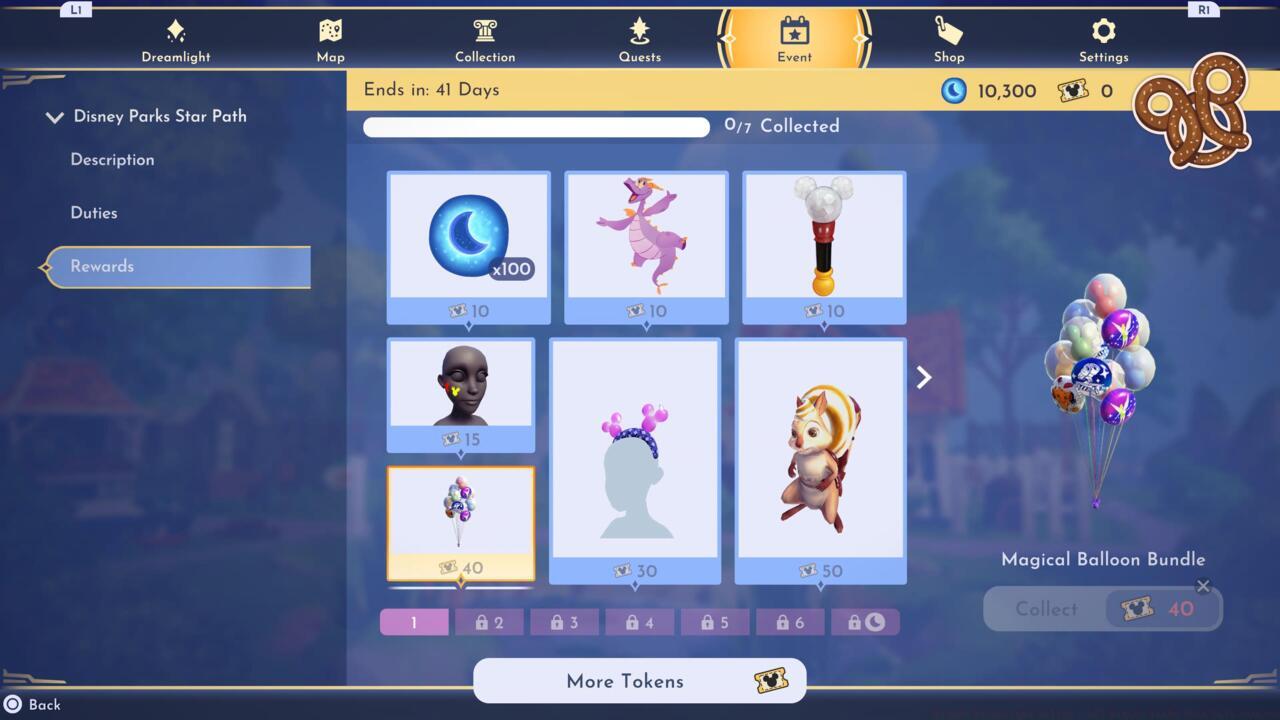The width and height of the screenshot is (1280, 720).
Task: Collapse the Disney Parks Star Path section
Action: [x=55, y=116]
